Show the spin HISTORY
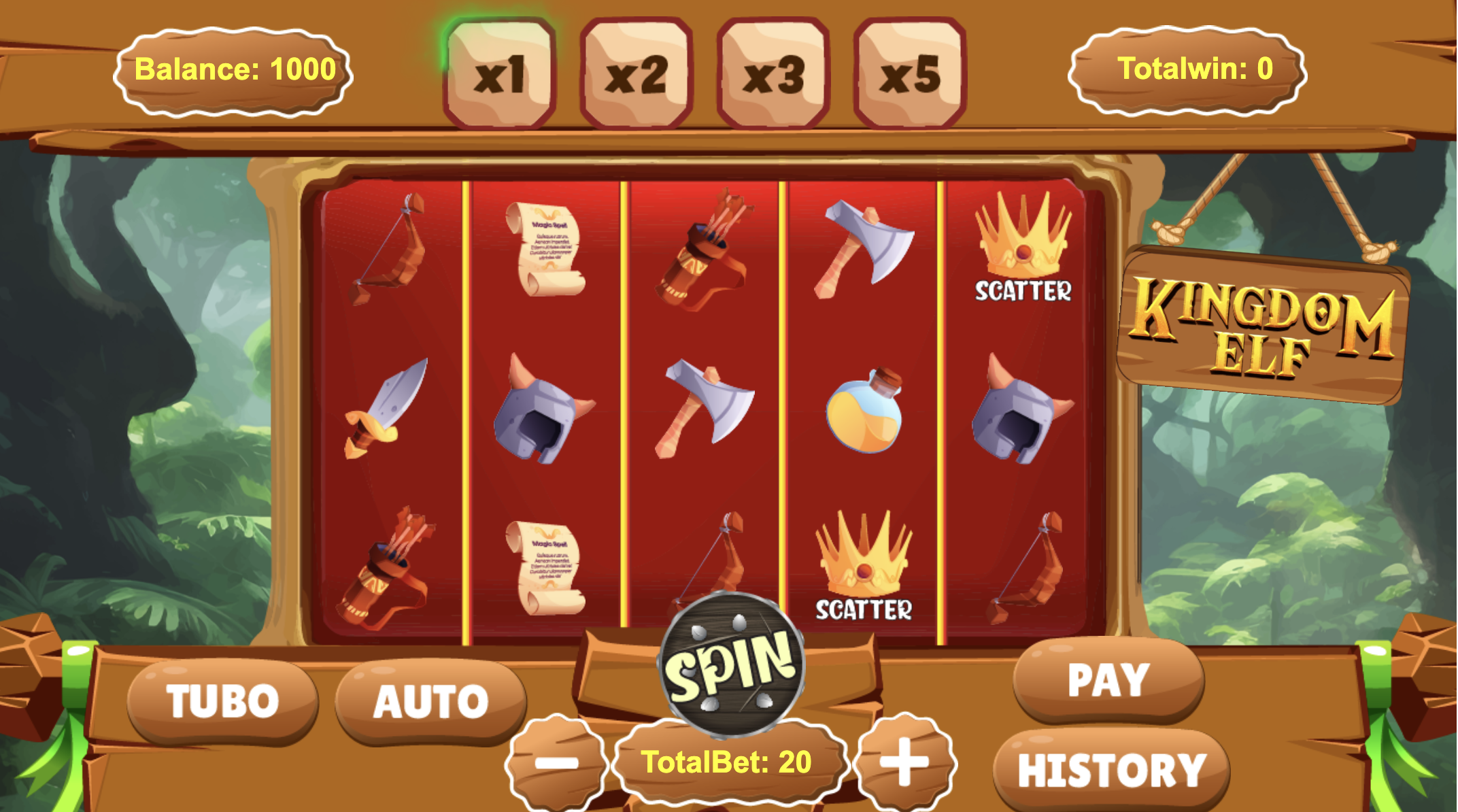This screenshot has width=1458, height=812. pyautogui.click(x=1111, y=770)
